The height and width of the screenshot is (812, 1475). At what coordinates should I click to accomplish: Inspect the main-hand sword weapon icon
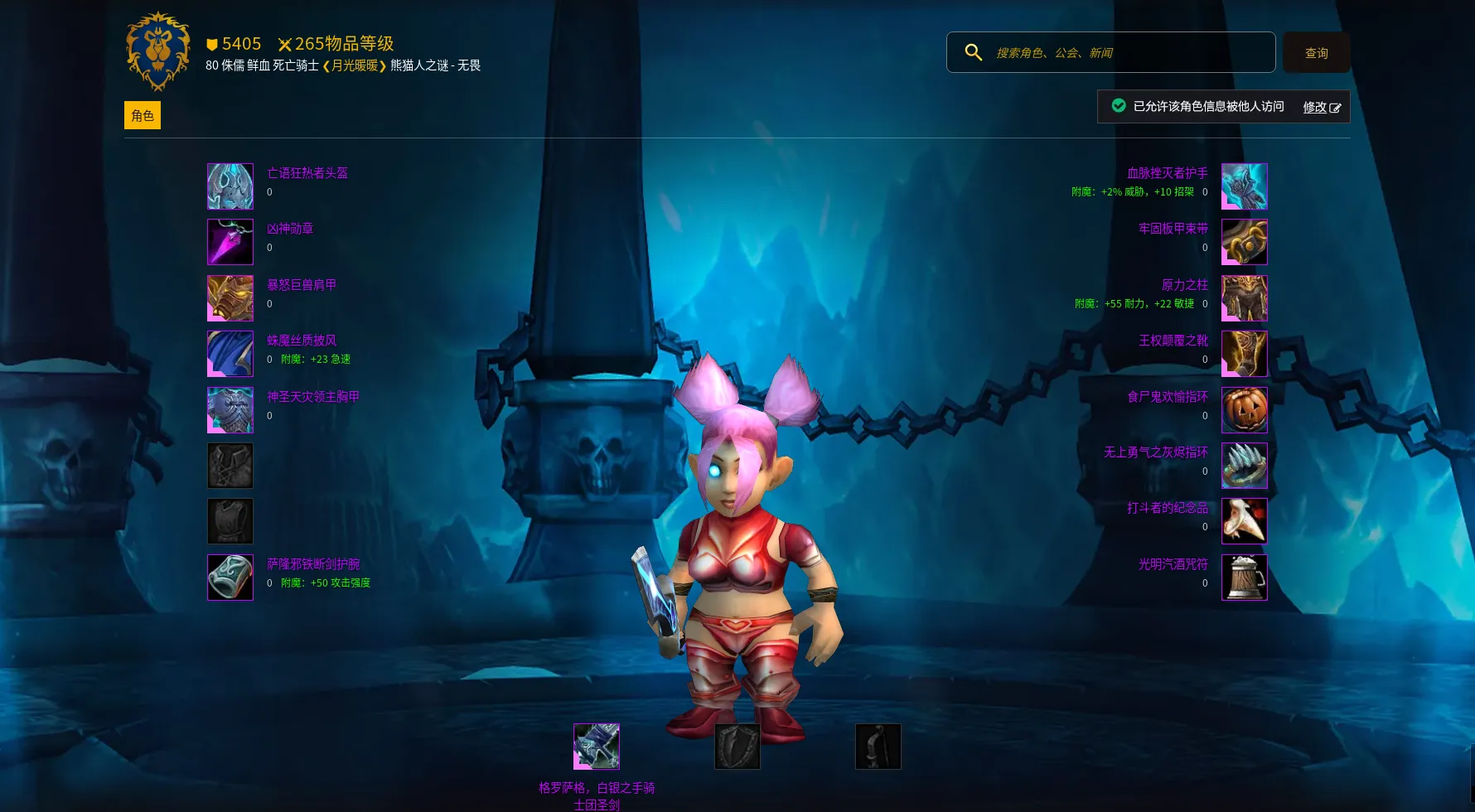coord(597,747)
